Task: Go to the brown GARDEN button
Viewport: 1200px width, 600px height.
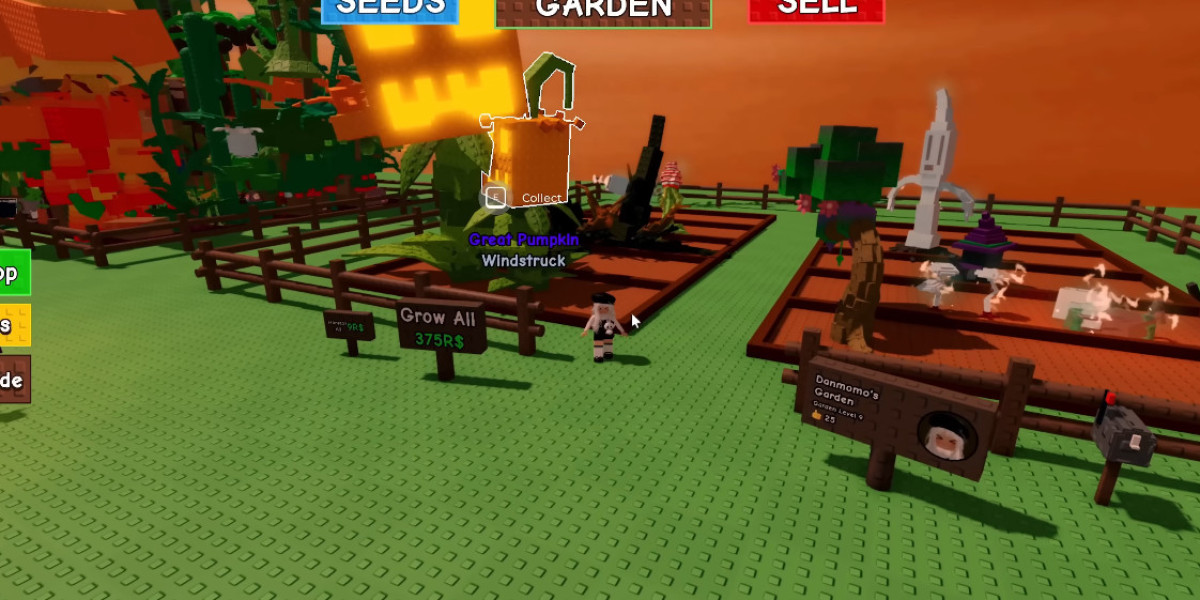Action: 603,10
